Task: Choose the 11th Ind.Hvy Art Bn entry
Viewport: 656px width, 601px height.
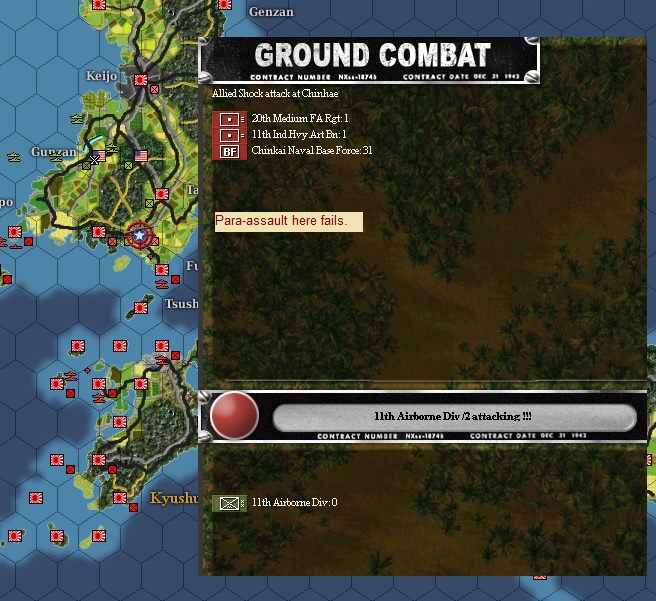Action: (300, 134)
